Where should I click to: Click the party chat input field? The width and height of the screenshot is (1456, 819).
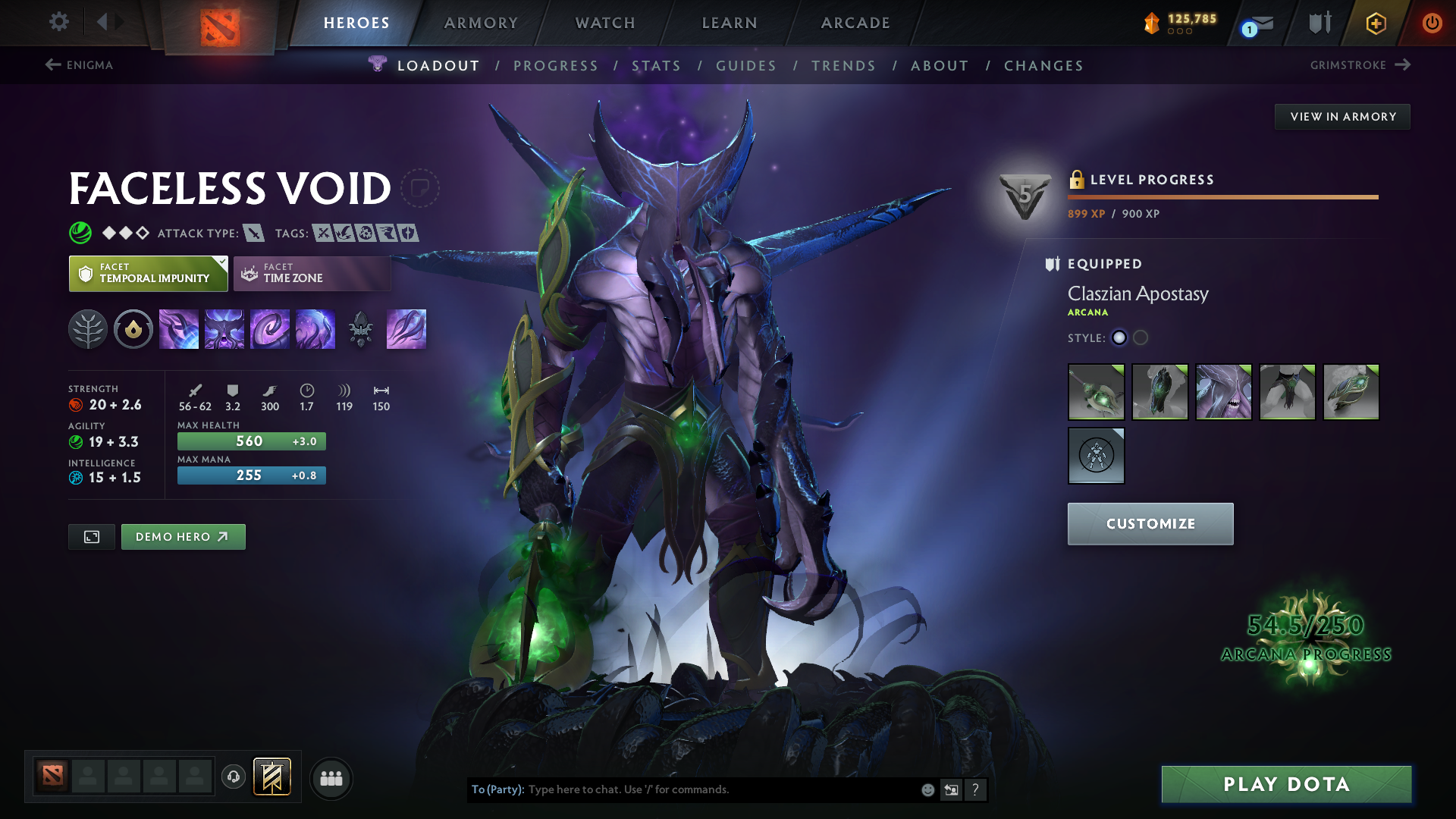click(x=720, y=789)
